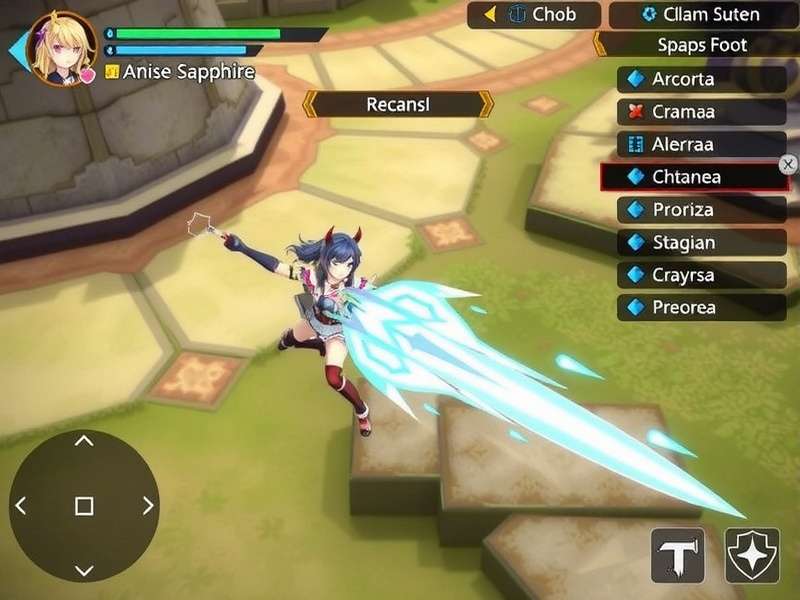This screenshot has width=800, height=600.
Task: Close the list with the X button
Action: pos(788,164)
